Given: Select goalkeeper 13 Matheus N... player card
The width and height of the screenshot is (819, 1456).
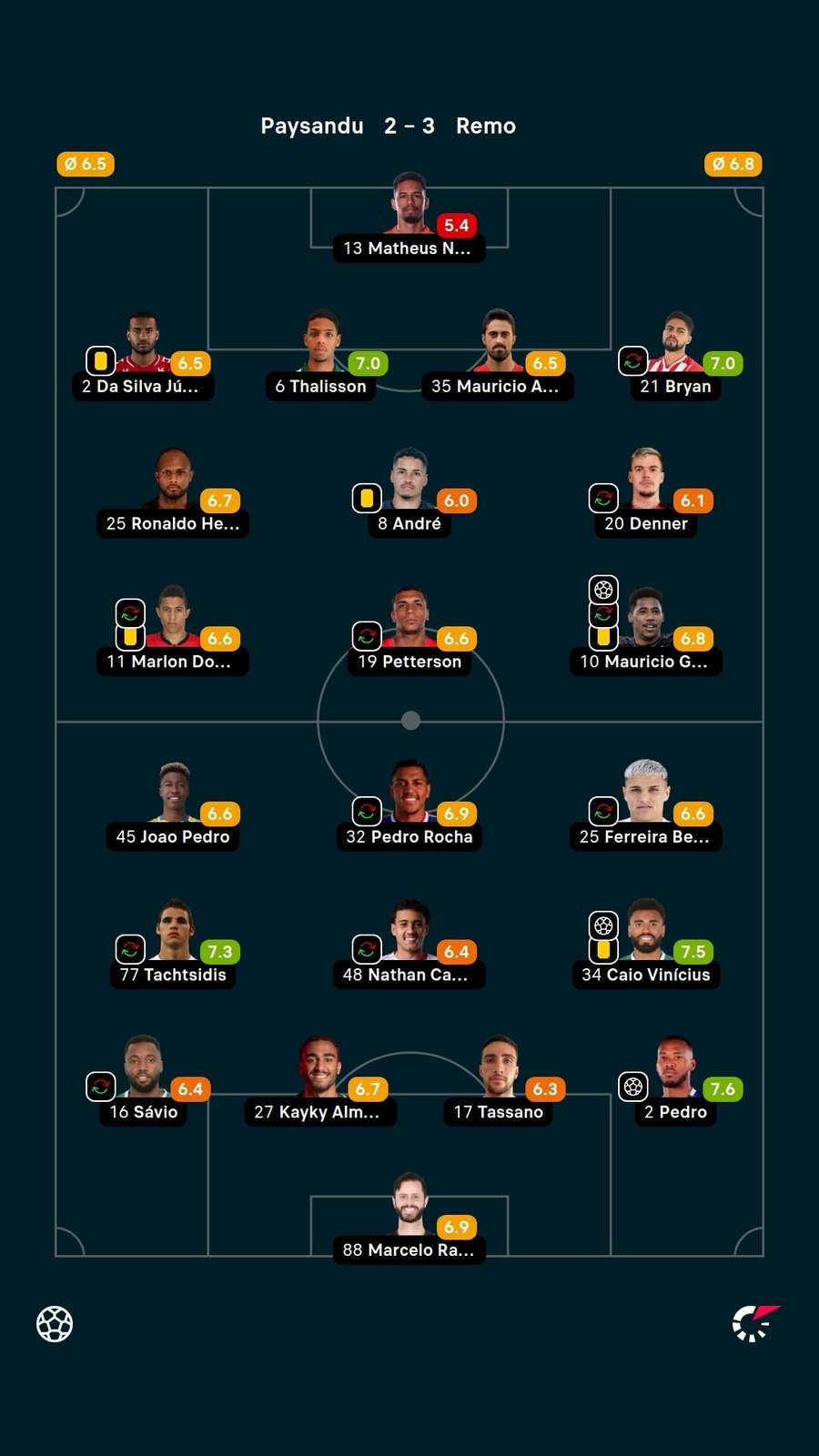Looking at the screenshot, I should click(409, 218).
